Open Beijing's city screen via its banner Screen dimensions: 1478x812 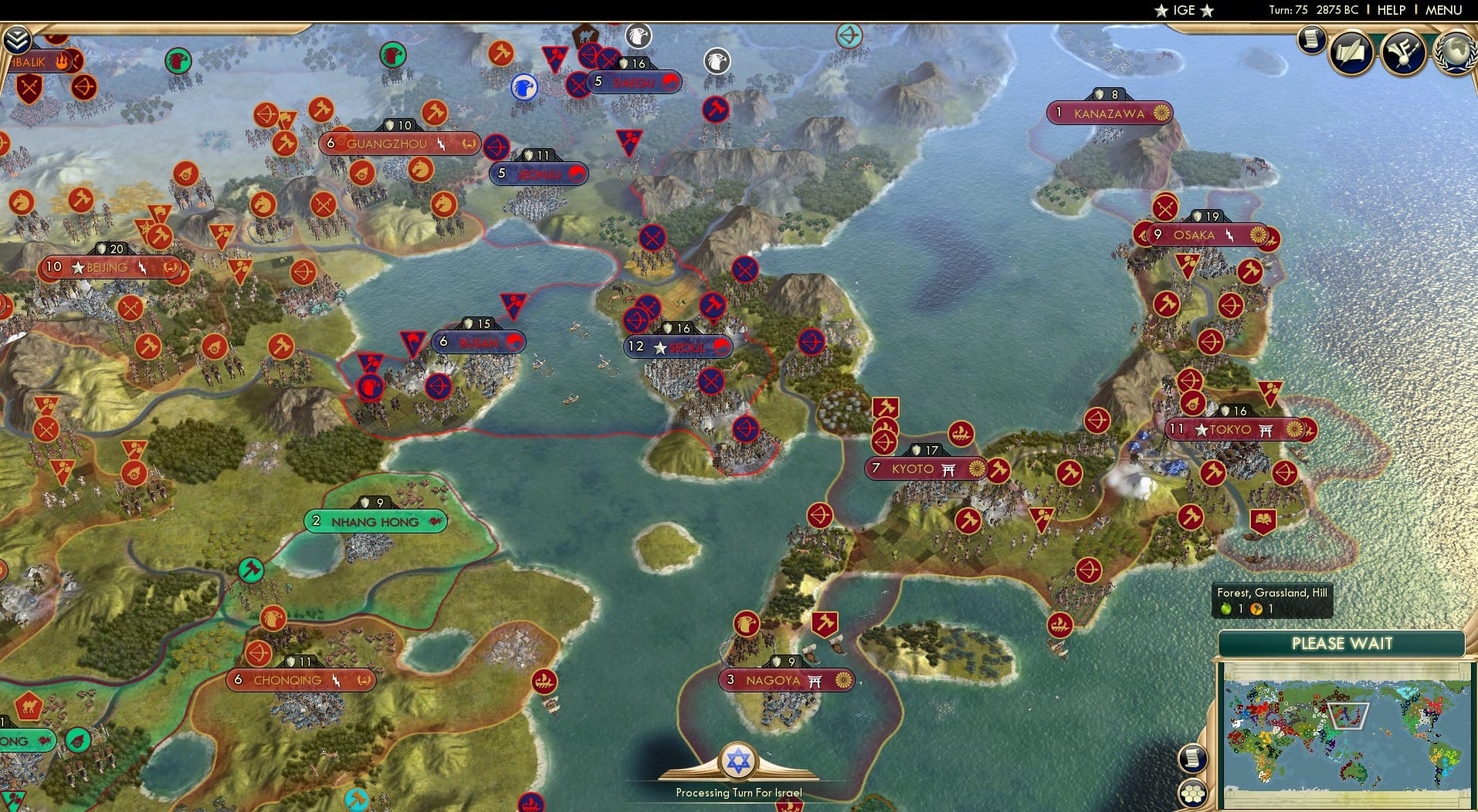pos(108,267)
